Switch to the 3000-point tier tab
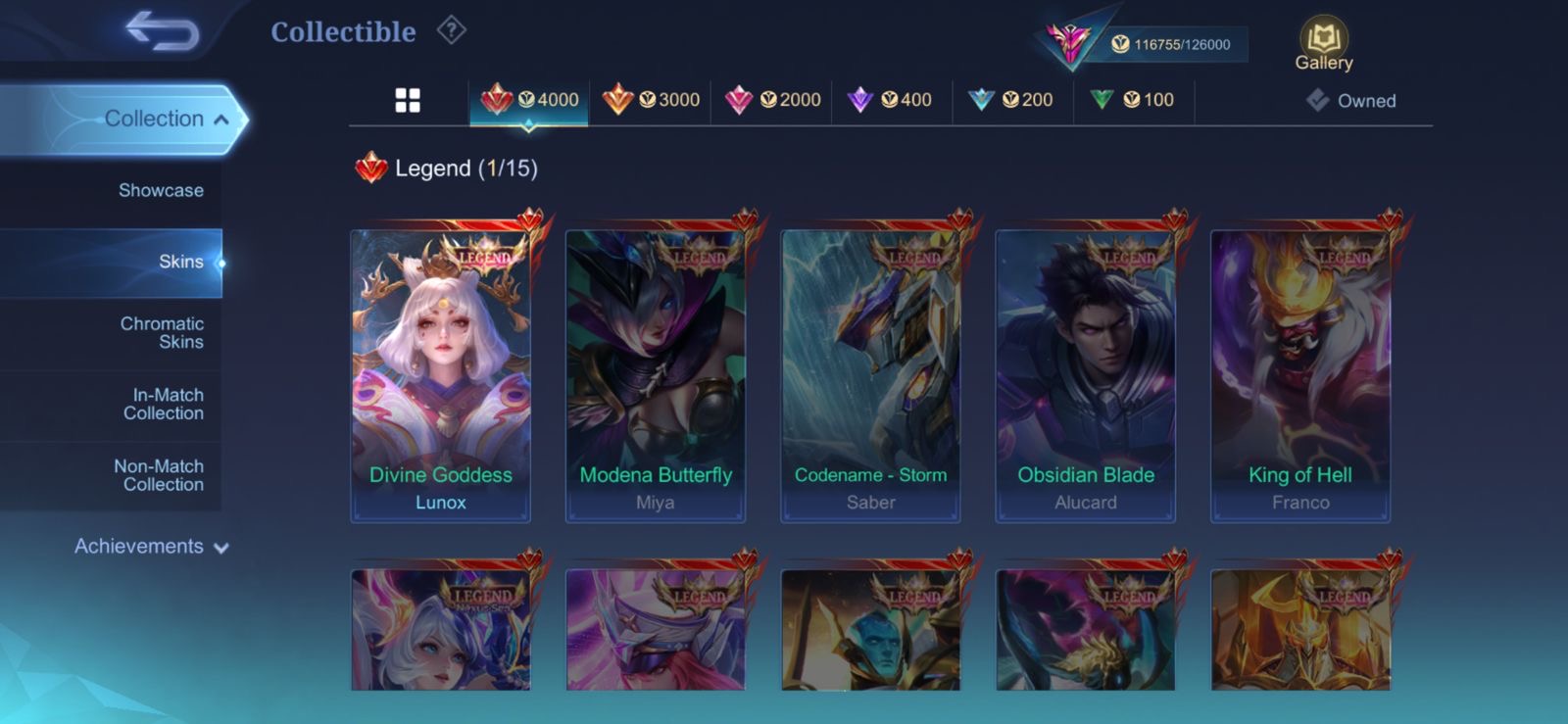Screen dimensions: 1568x724 click(x=651, y=100)
